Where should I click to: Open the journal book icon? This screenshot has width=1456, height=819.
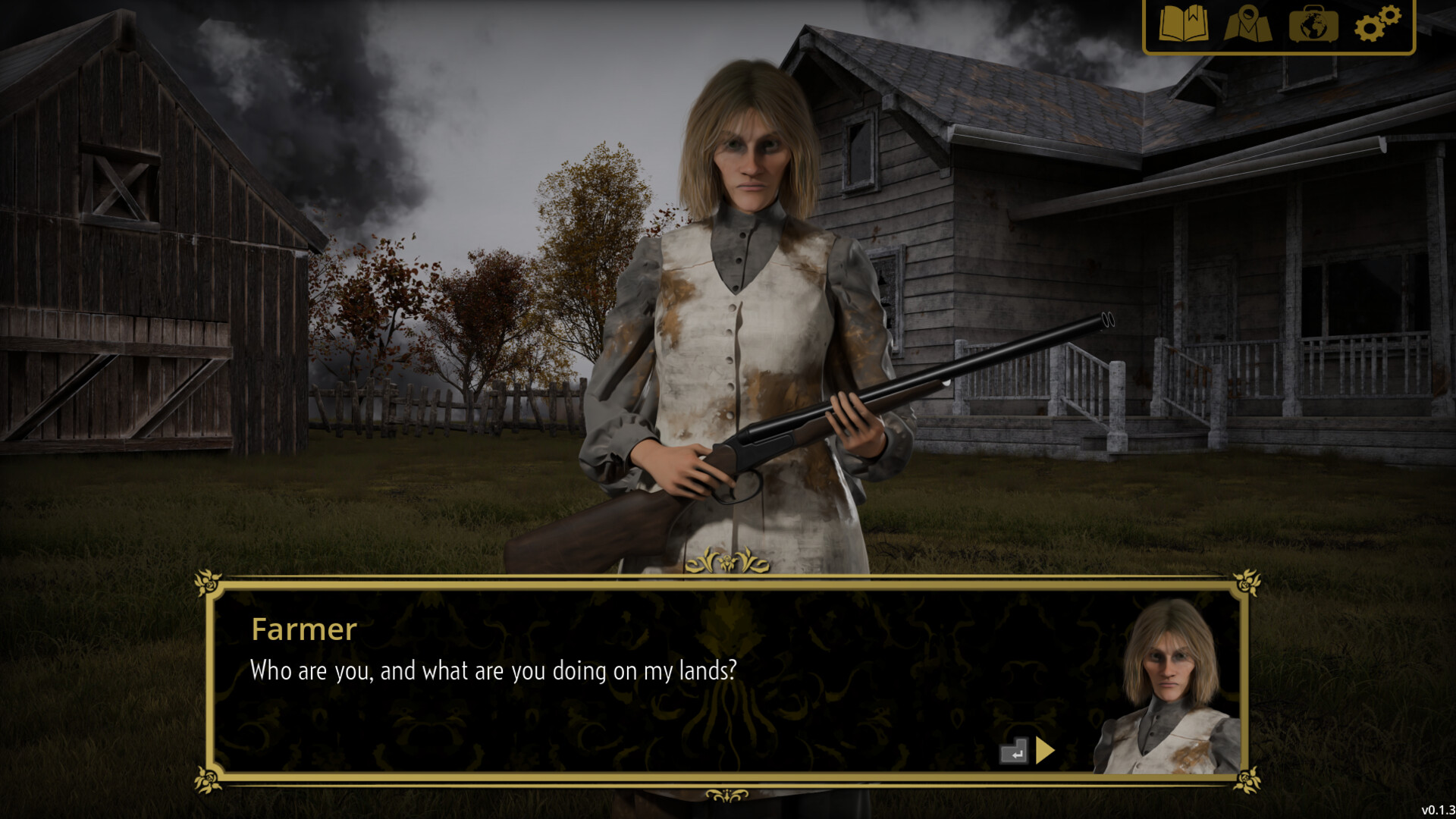tap(1183, 24)
